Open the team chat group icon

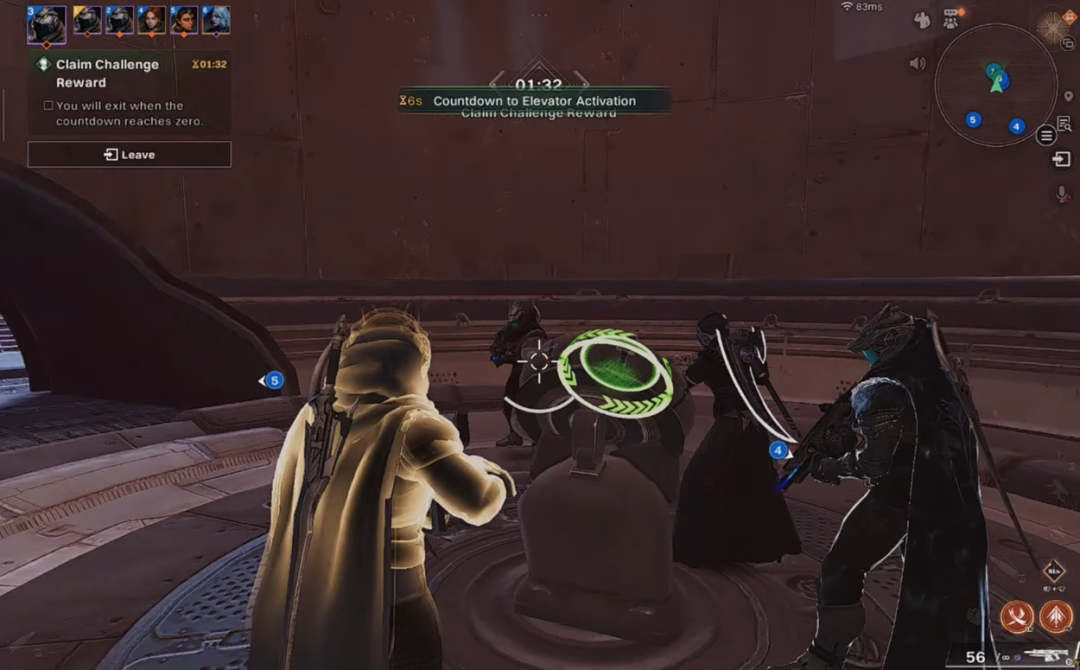[x=951, y=17]
